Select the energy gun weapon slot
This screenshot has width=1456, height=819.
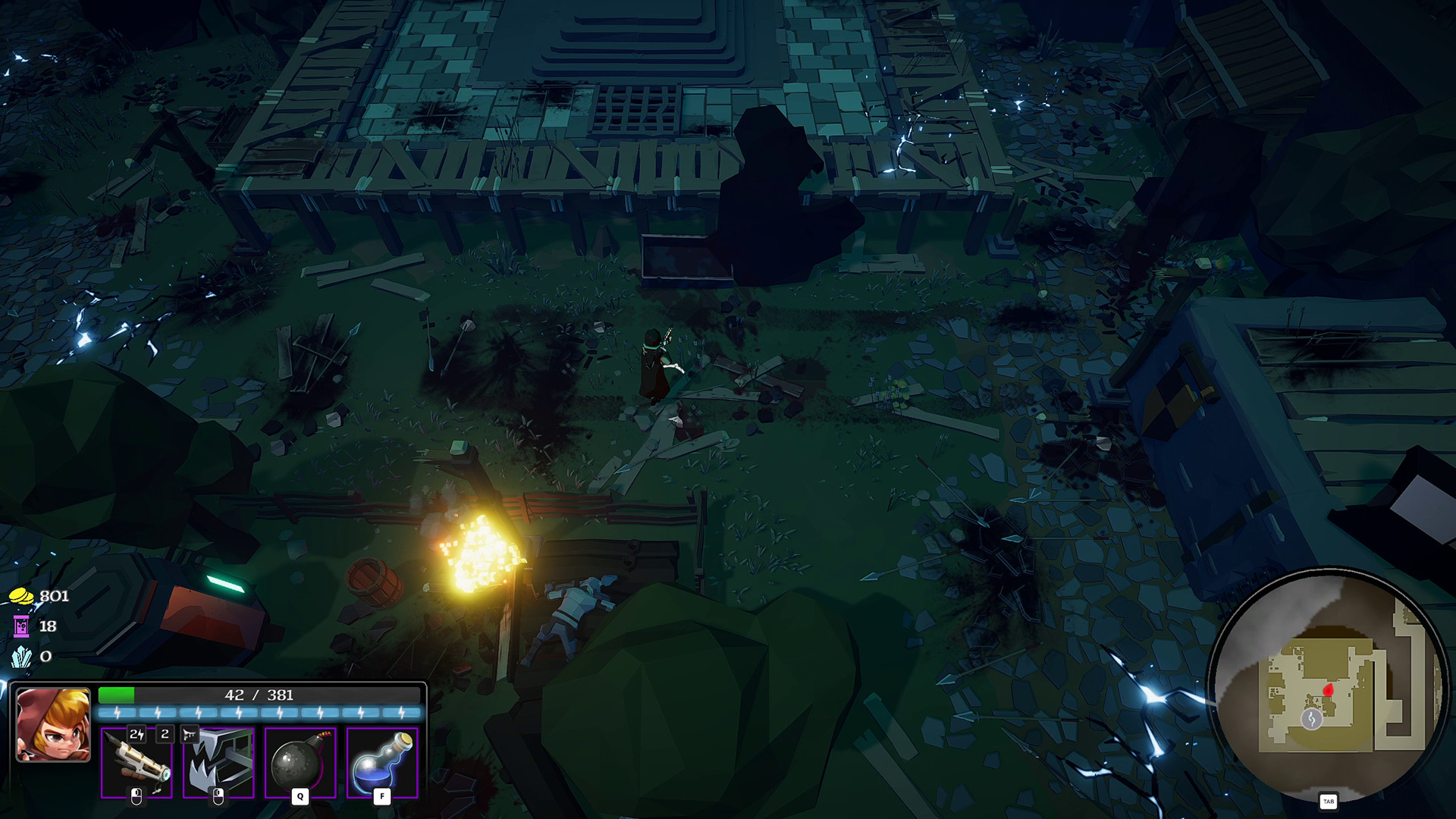point(136,762)
